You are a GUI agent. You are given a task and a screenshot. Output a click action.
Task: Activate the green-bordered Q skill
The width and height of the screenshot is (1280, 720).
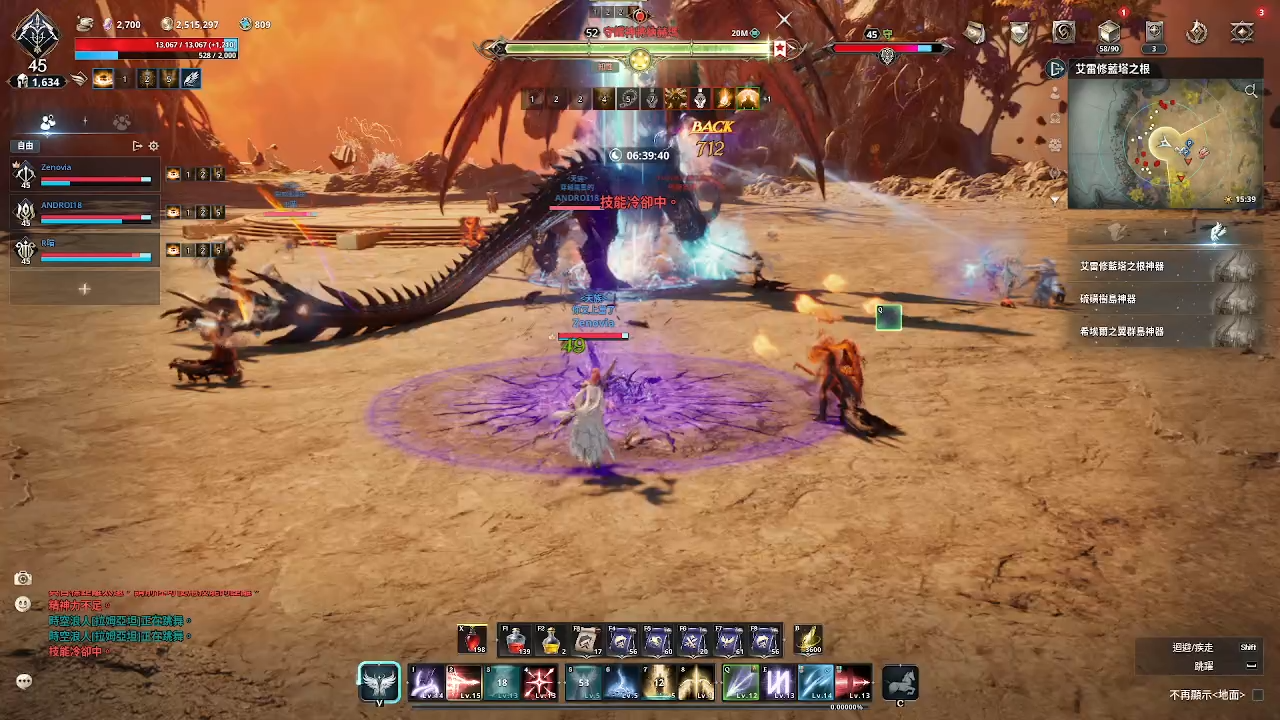(x=740, y=683)
